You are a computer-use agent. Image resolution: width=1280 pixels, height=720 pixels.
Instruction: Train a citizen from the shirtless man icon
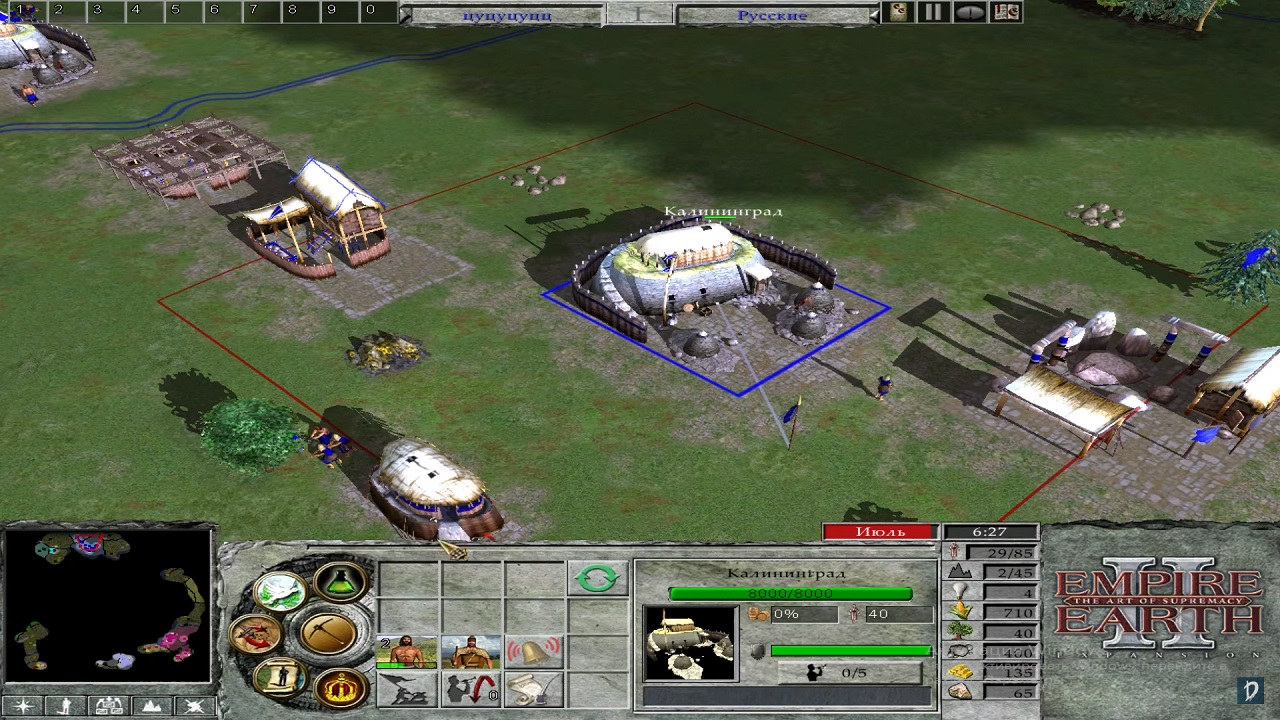[407, 652]
